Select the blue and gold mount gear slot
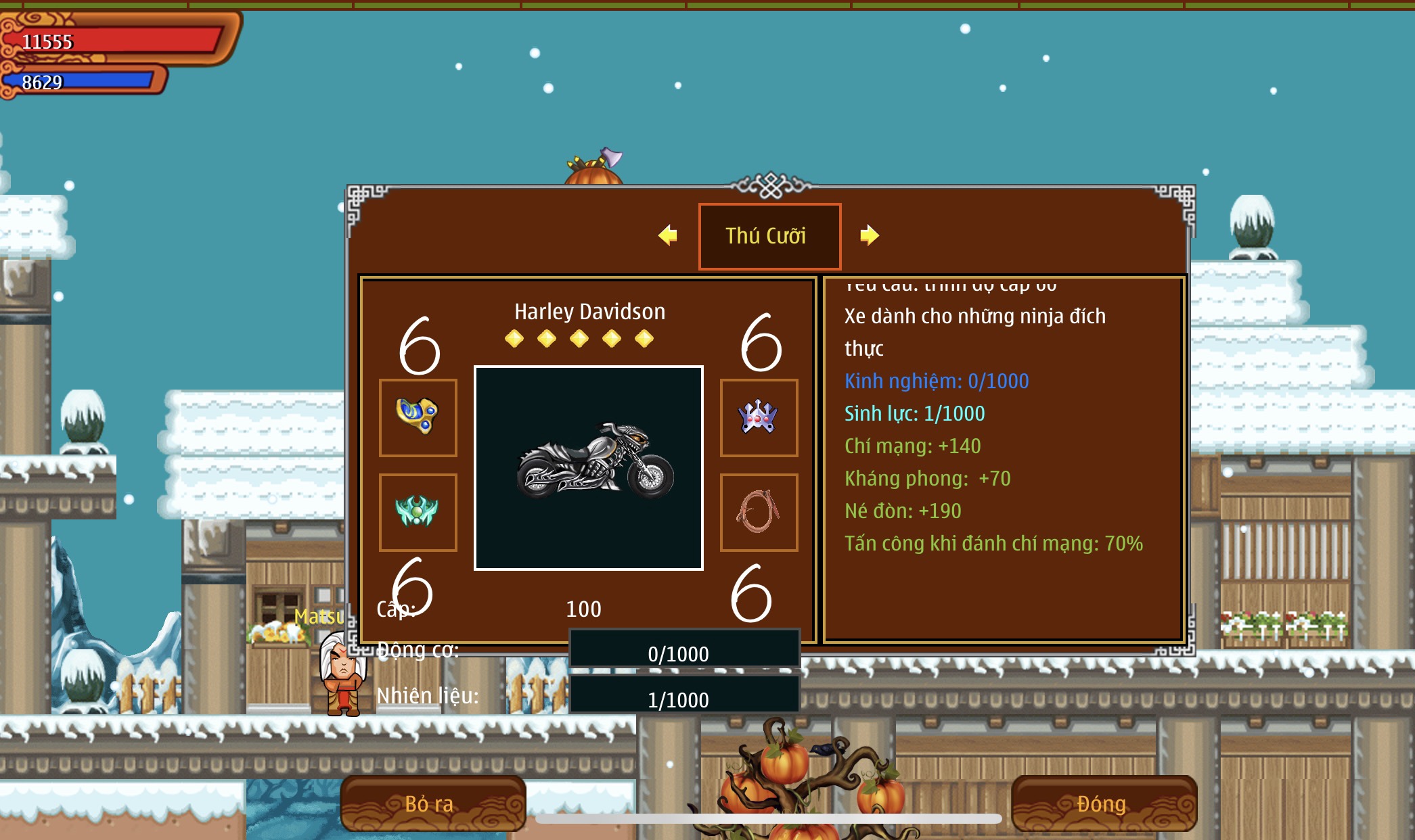 (418, 417)
